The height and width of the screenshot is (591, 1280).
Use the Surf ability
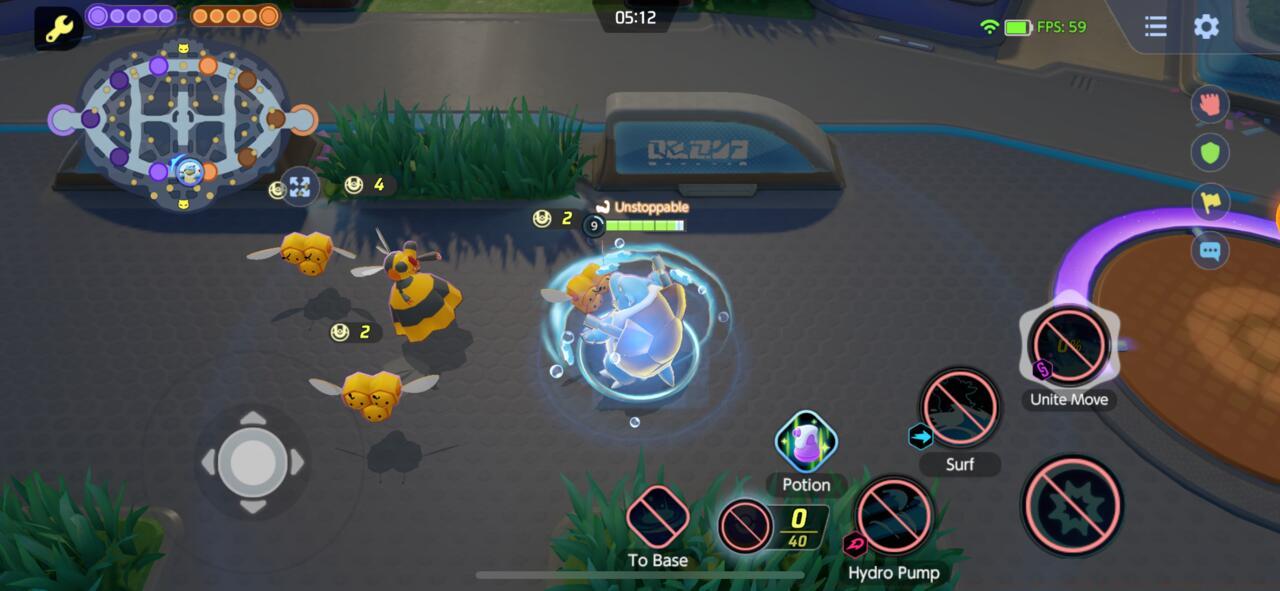pyautogui.click(x=960, y=408)
